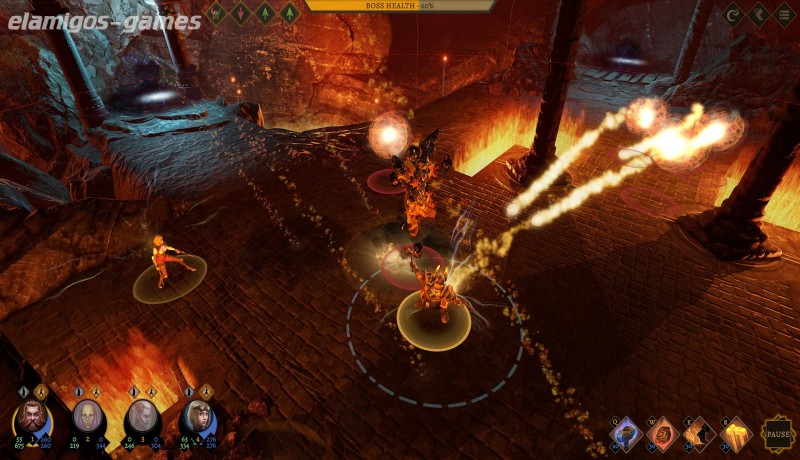The width and height of the screenshot is (800, 460).
Task: Click the swirl icon in top-right corner
Action: pyautogui.click(x=732, y=14)
